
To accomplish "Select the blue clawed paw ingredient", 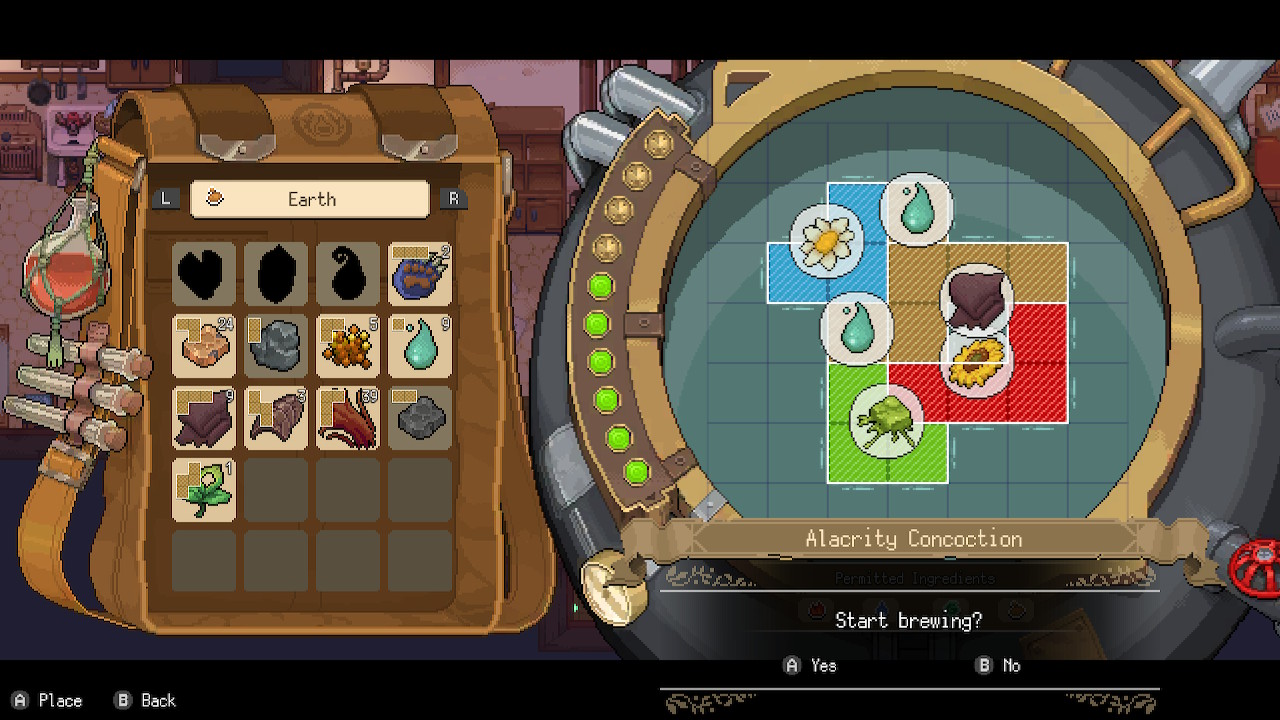I will (x=420, y=274).
